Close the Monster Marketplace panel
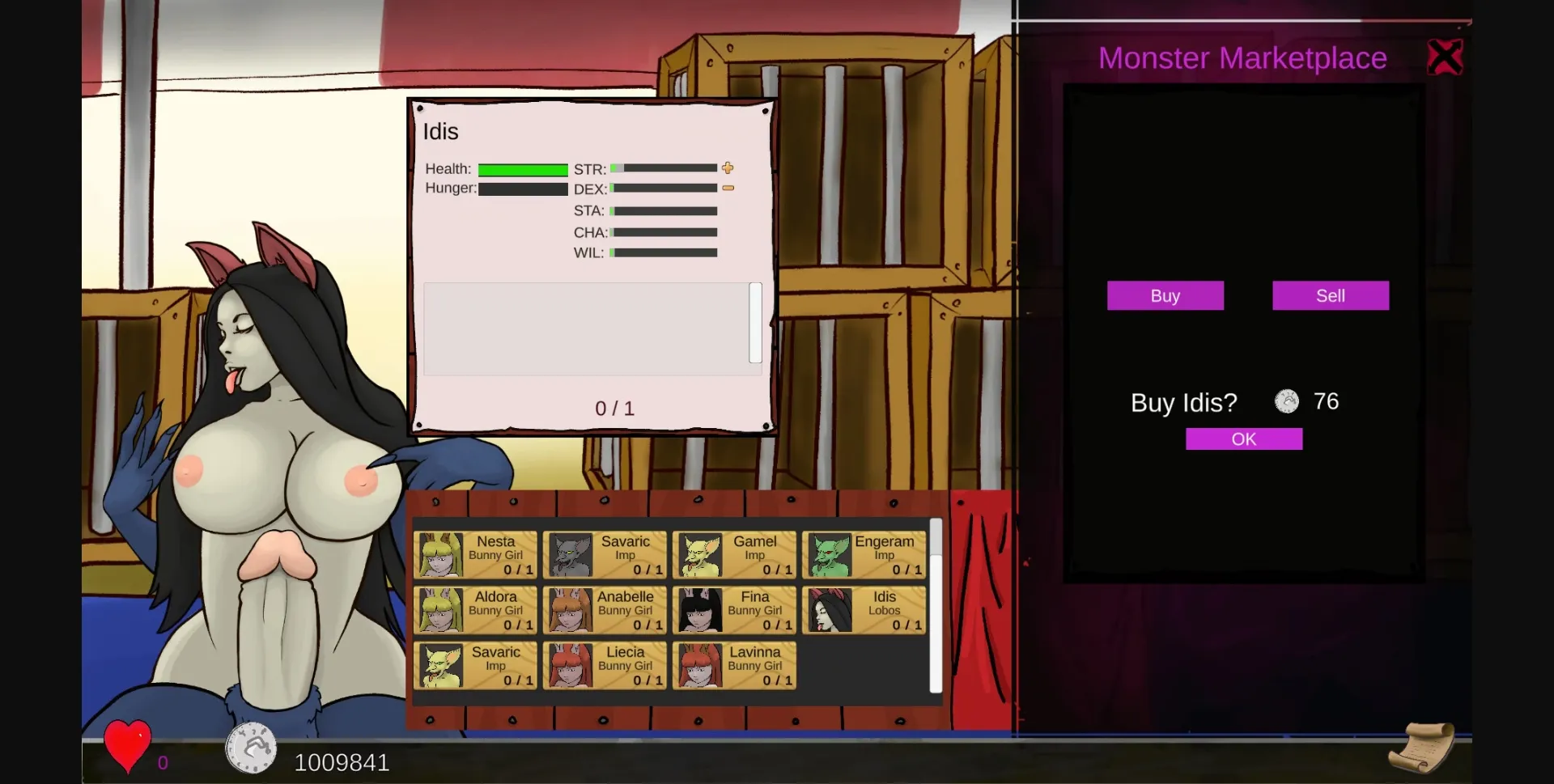This screenshot has width=1554, height=784. tap(1446, 55)
